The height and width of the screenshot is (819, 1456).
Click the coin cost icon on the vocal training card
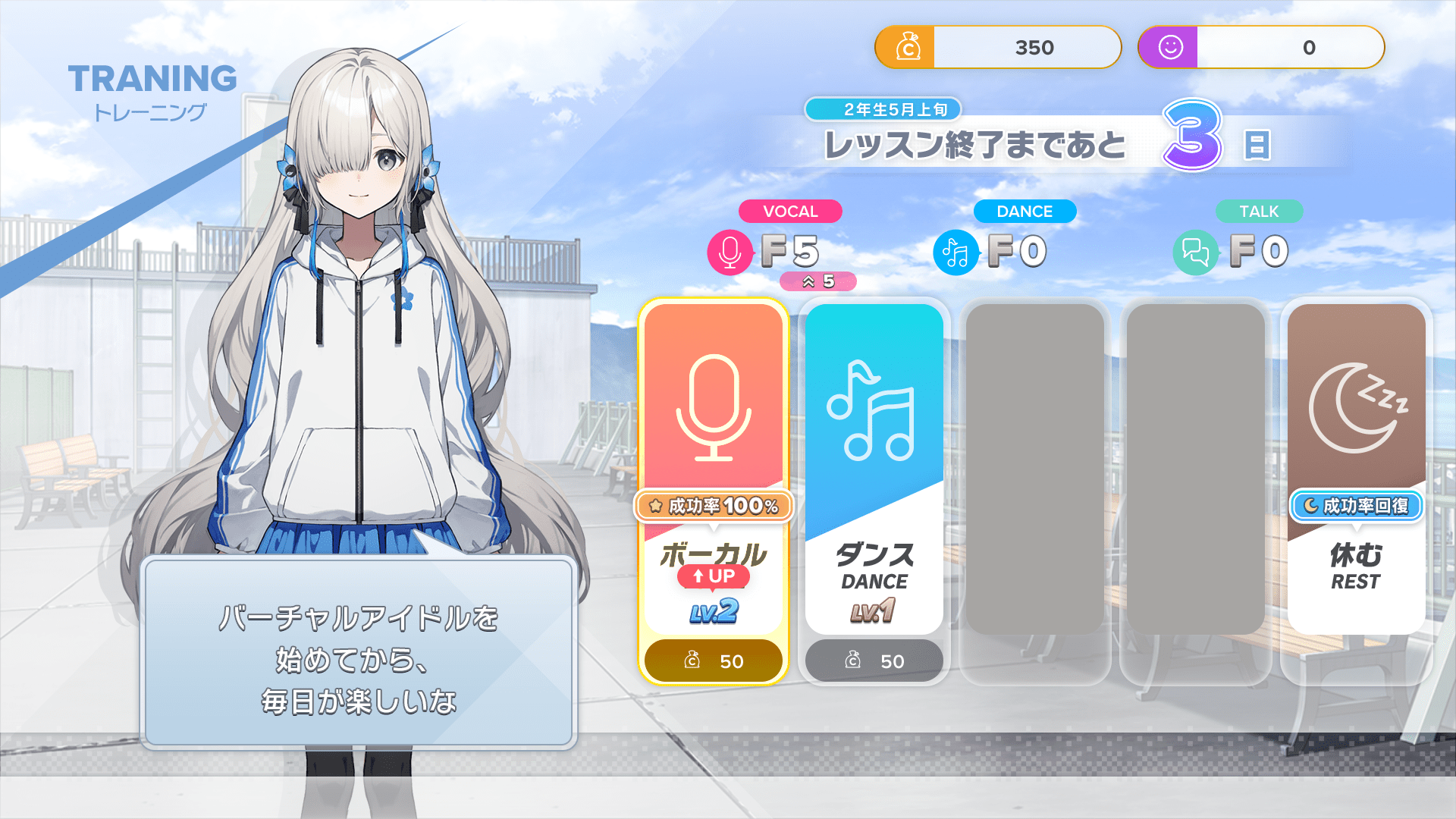point(691,661)
